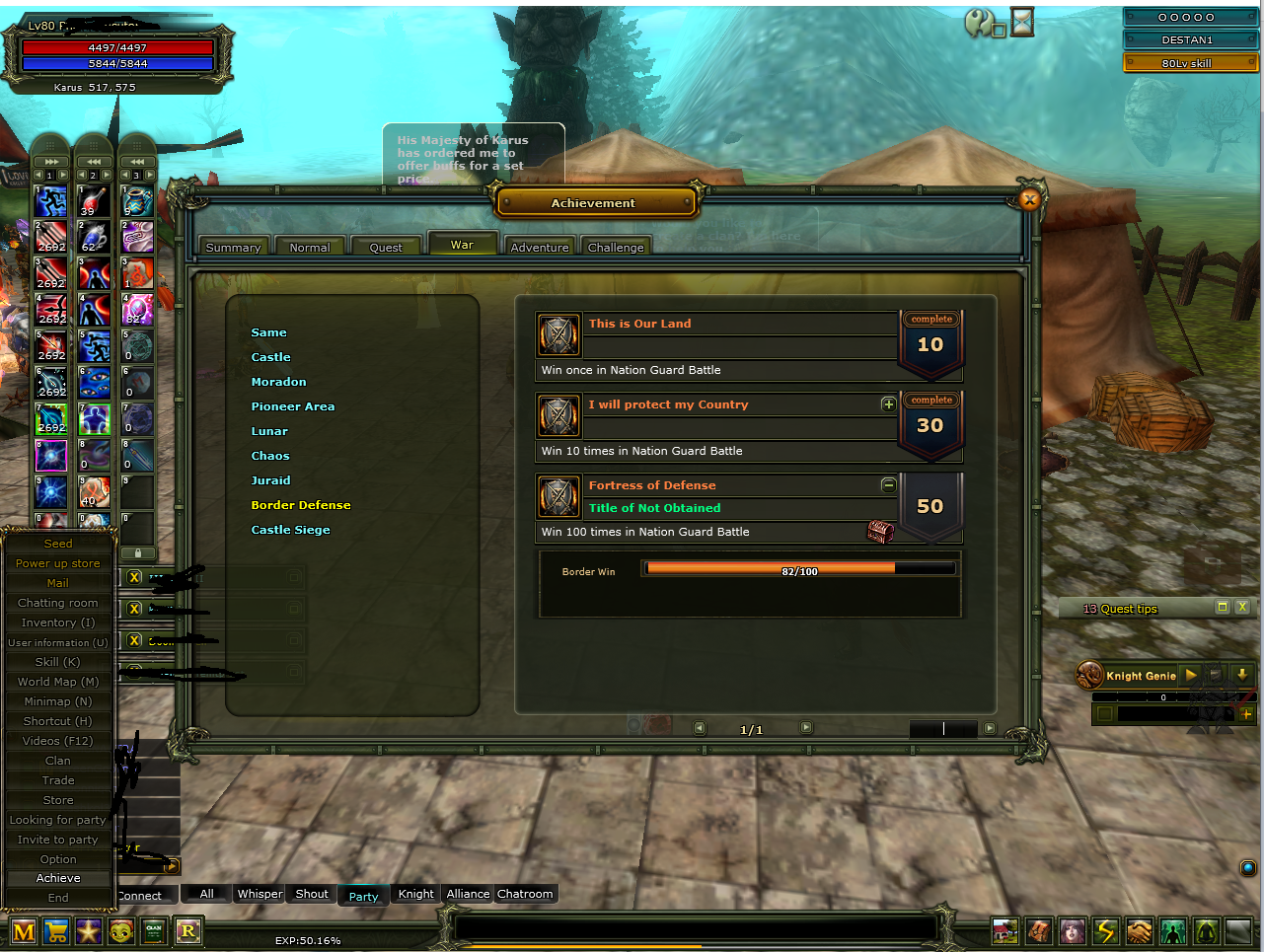Select the Pioneer Area category
The height and width of the screenshot is (952, 1264).
[x=292, y=406]
